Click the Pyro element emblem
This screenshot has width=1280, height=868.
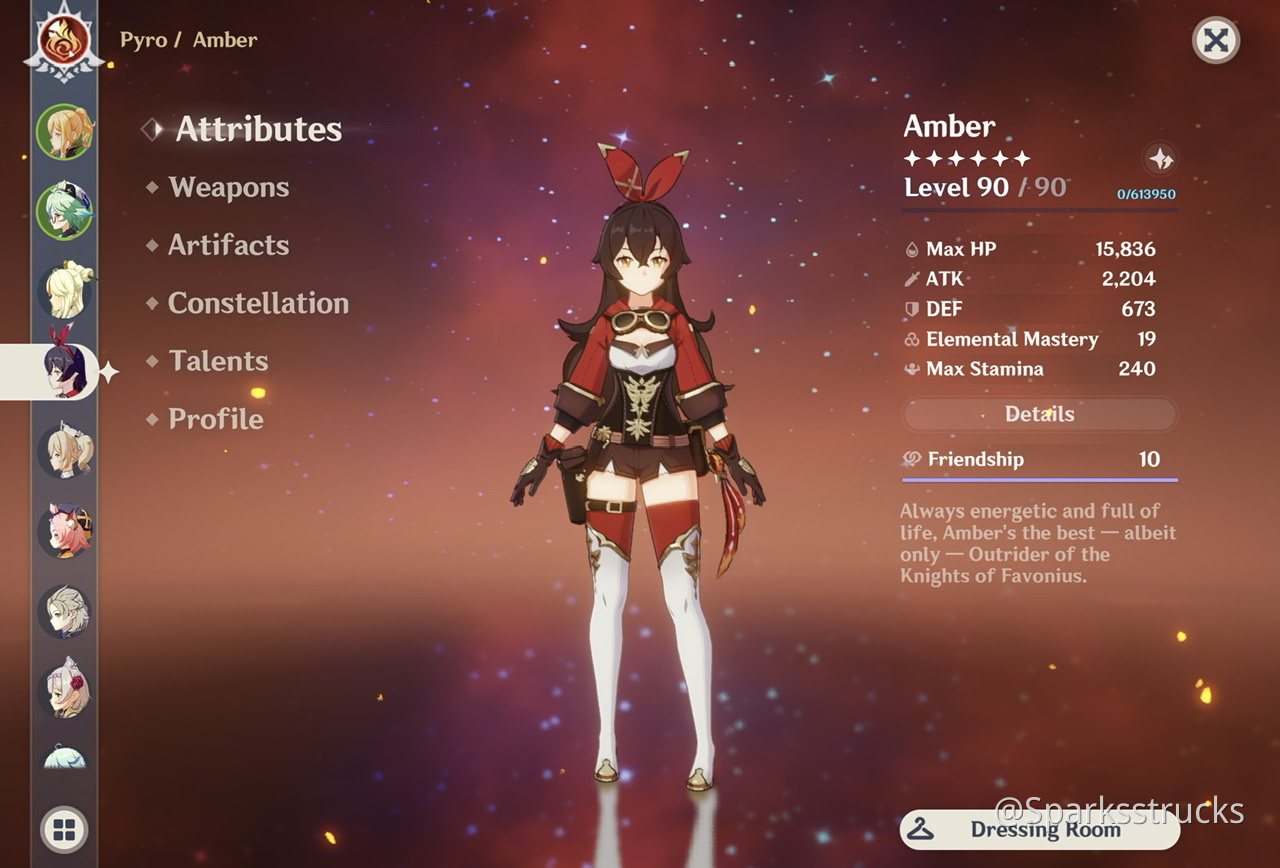(65, 41)
